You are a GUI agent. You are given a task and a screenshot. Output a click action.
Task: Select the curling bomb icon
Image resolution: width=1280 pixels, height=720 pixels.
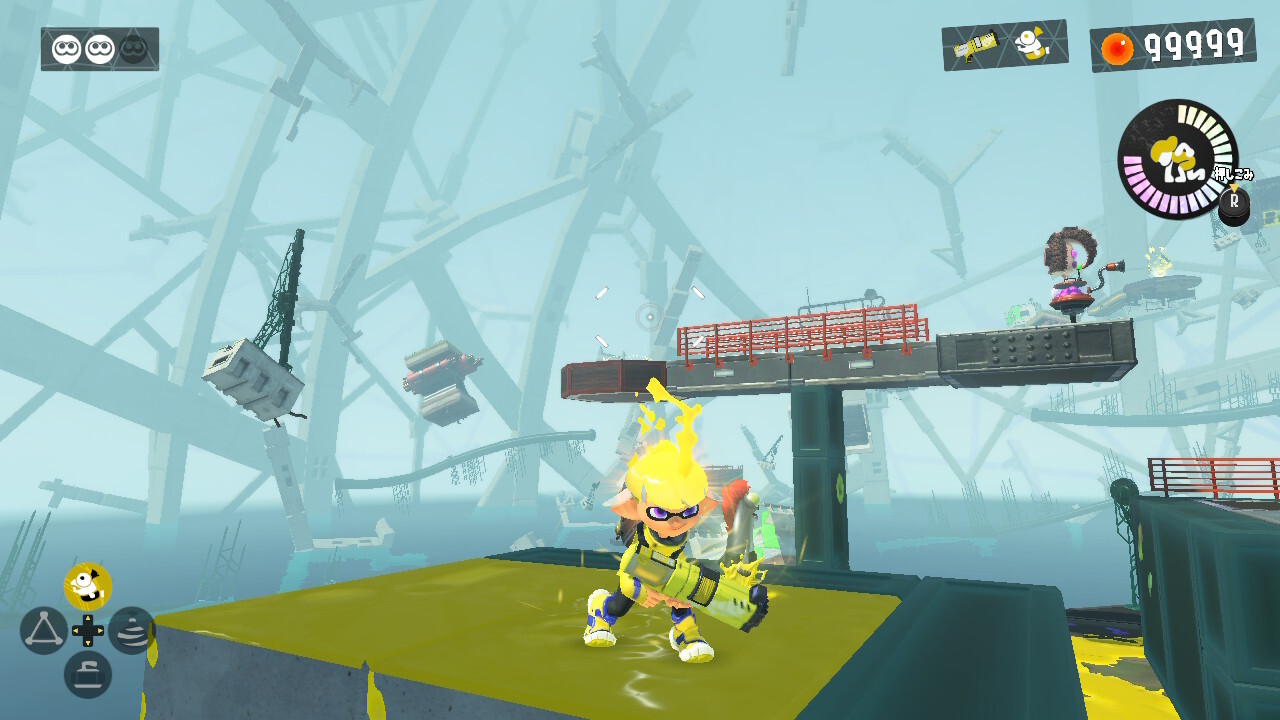pos(87,675)
